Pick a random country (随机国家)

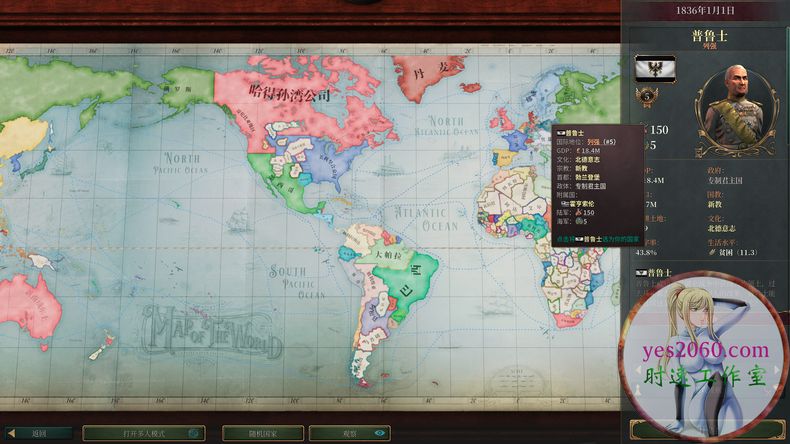[263, 433]
